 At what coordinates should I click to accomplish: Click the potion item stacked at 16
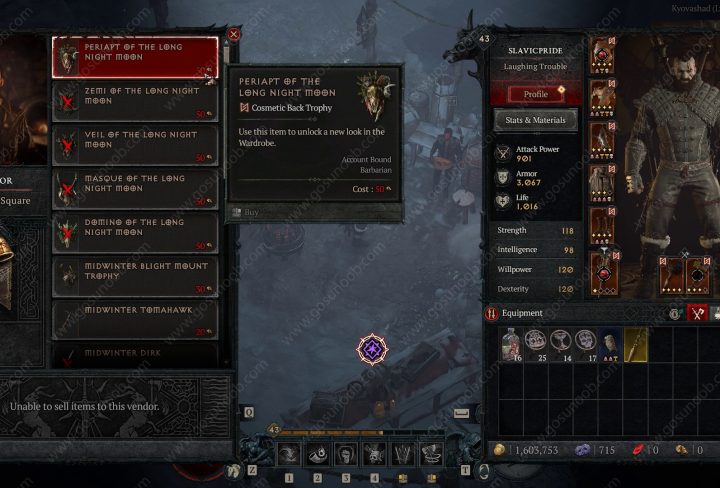[512, 344]
